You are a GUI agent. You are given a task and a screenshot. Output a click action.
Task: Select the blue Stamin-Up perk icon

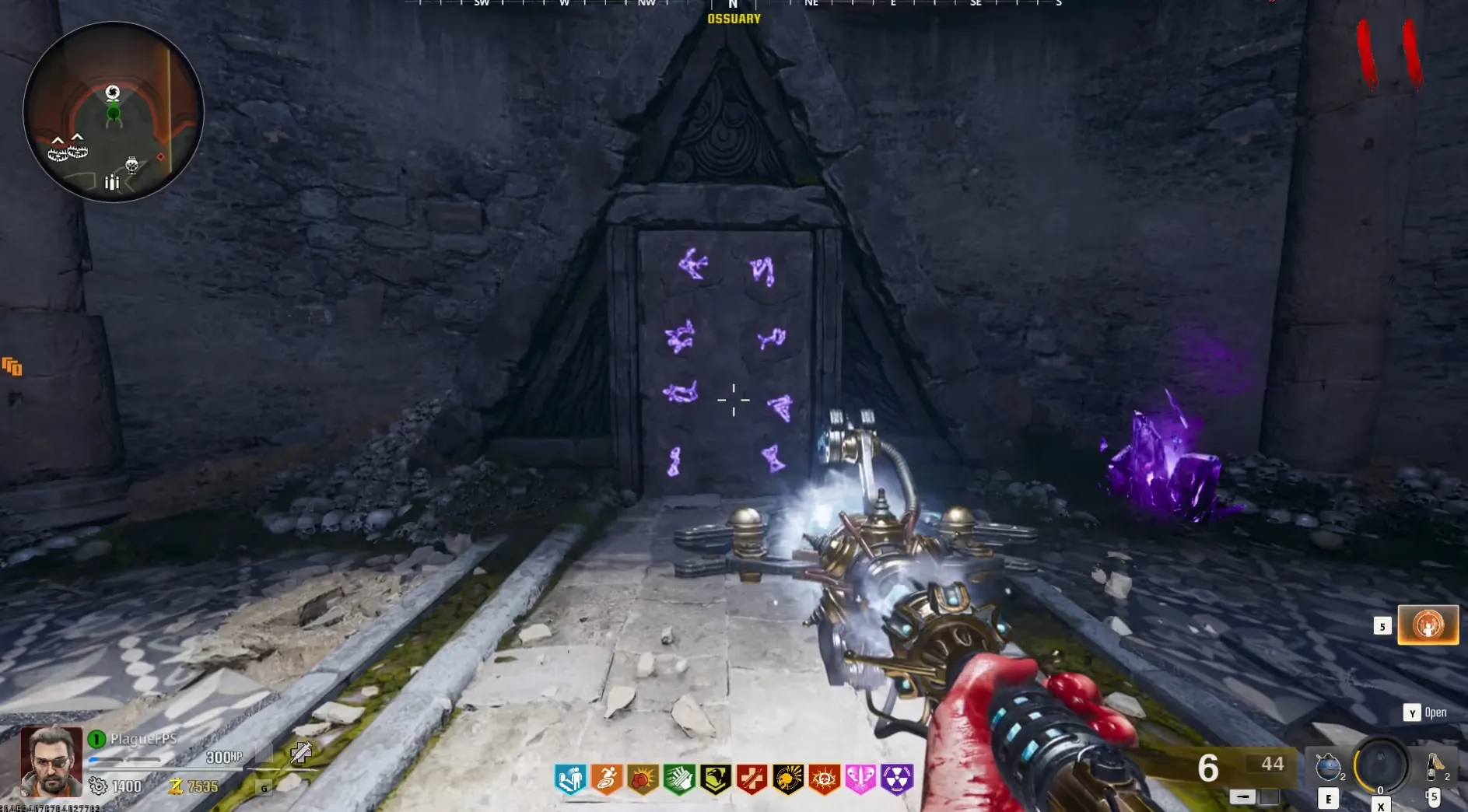570,779
